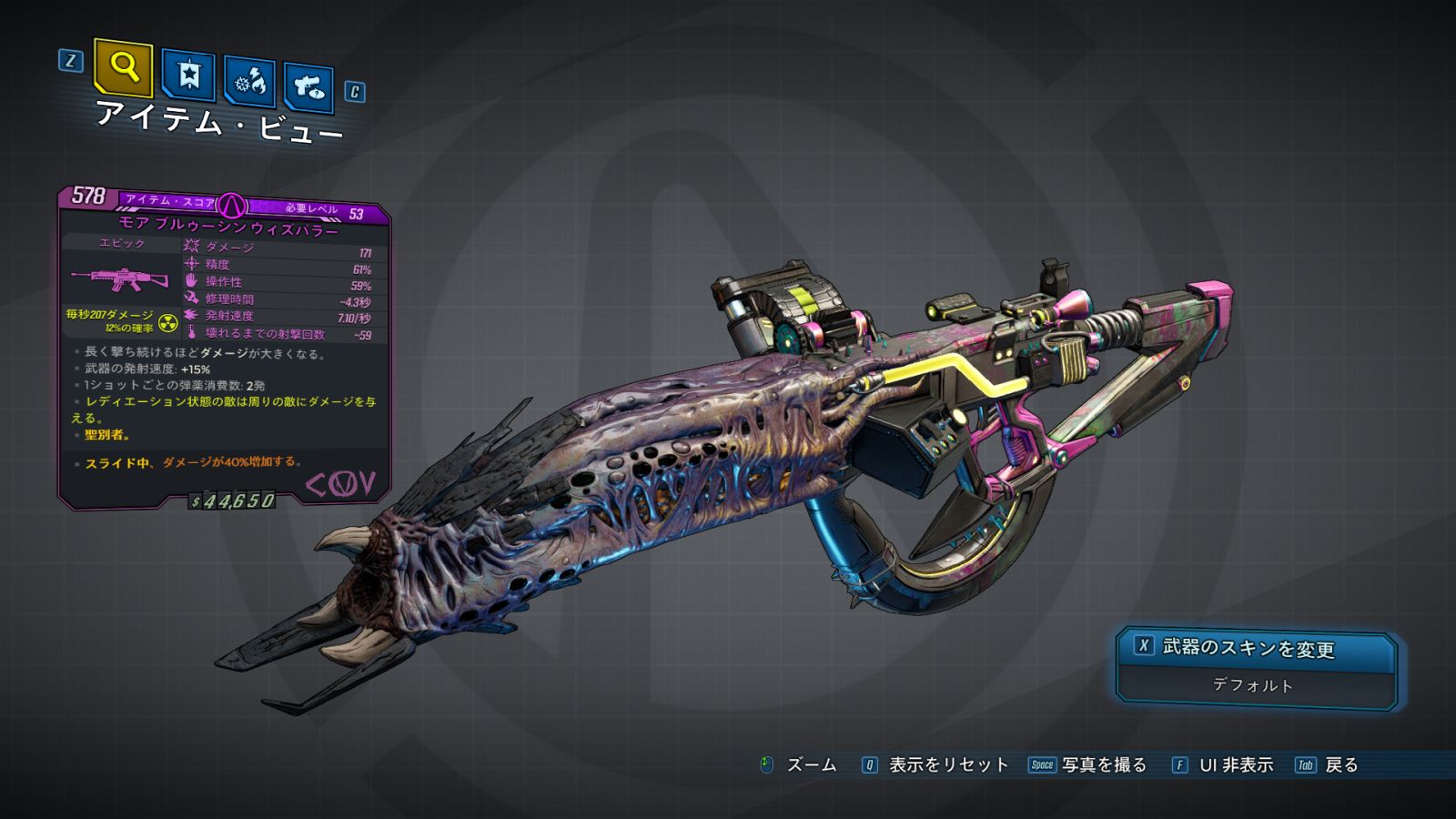
Task: Open the gear and flame tab
Action: click(x=250, y=82)
